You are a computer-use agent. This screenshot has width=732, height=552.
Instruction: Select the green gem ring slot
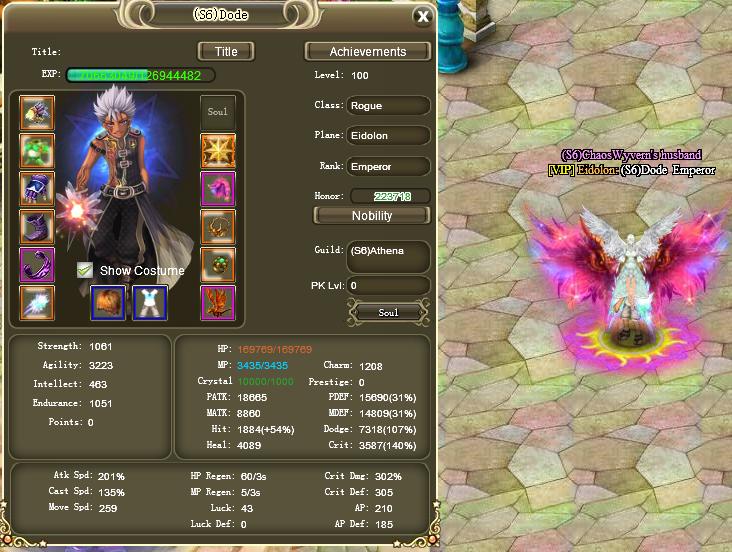point(217,265)
